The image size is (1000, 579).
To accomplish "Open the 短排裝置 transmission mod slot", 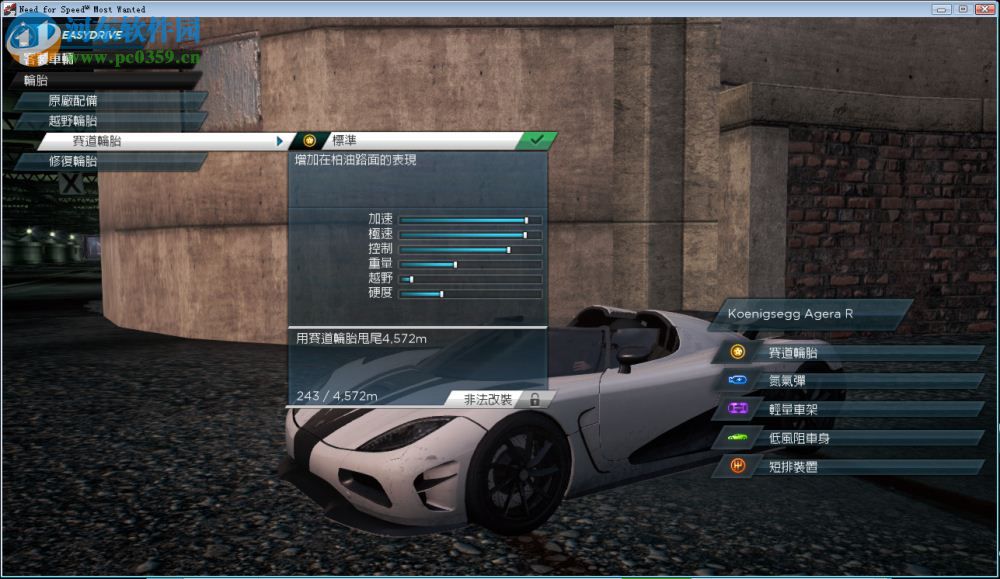I will (x=850, y=466).
